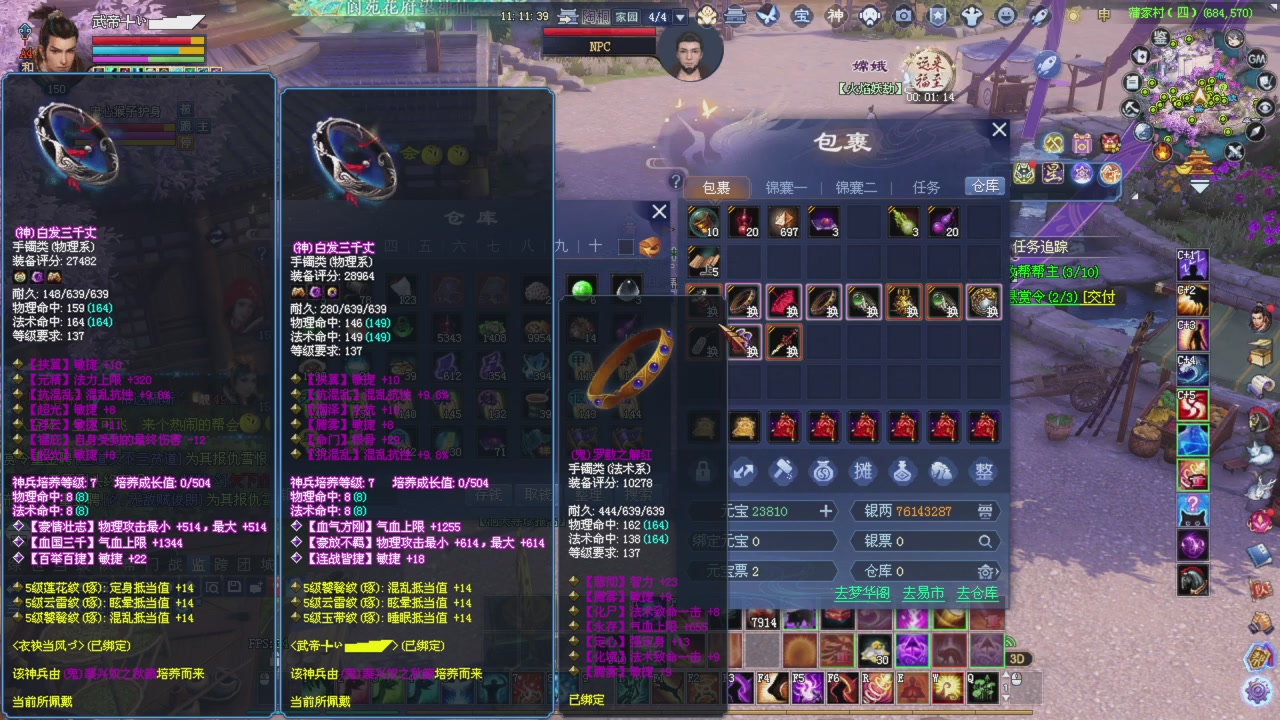This screenshot has height=720, width=1280.
Task: Select the sort/tidy bag icon (整)
Action: [x=983, y=472]
